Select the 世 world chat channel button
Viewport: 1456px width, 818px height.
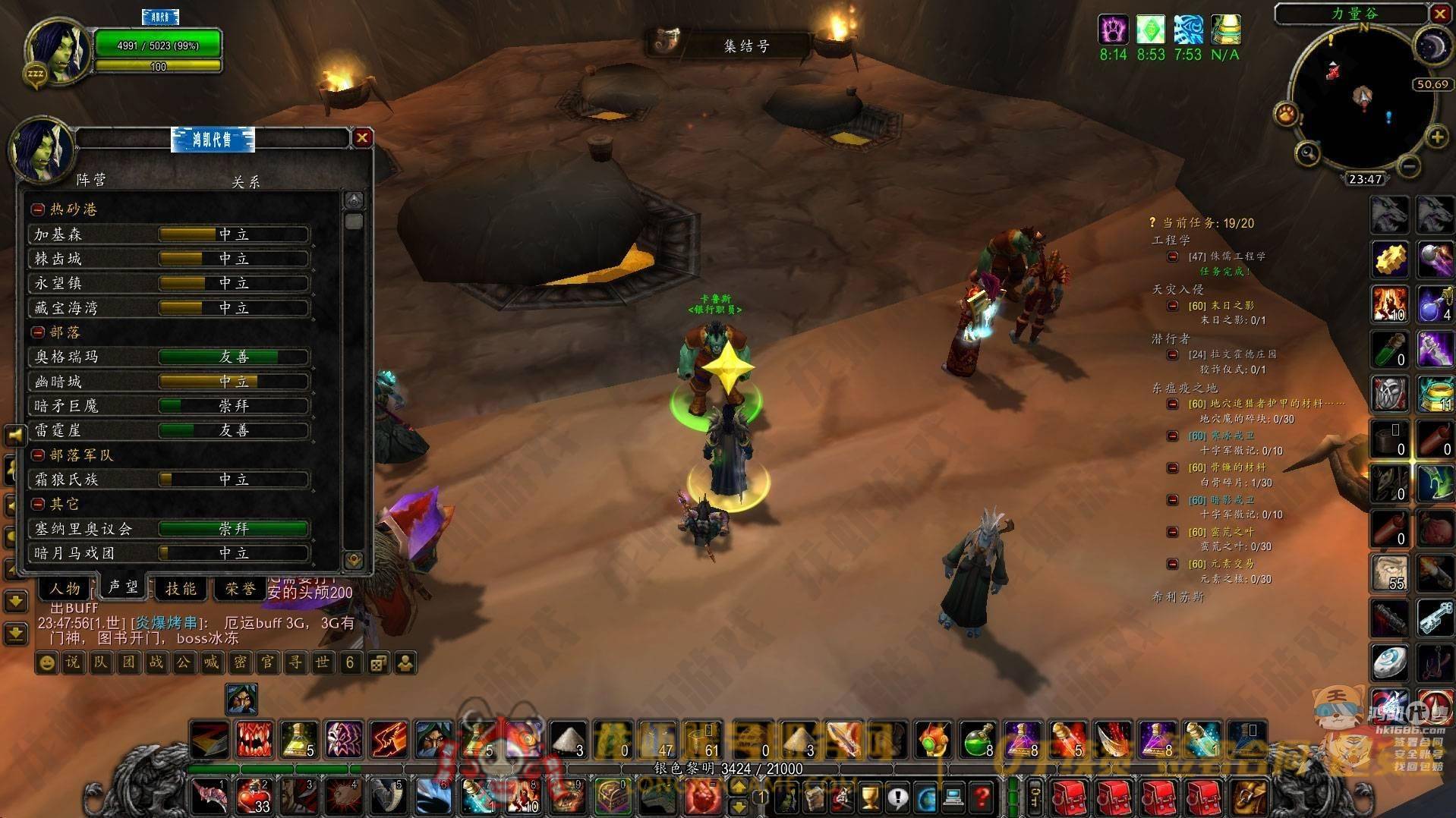coord(322,662)
